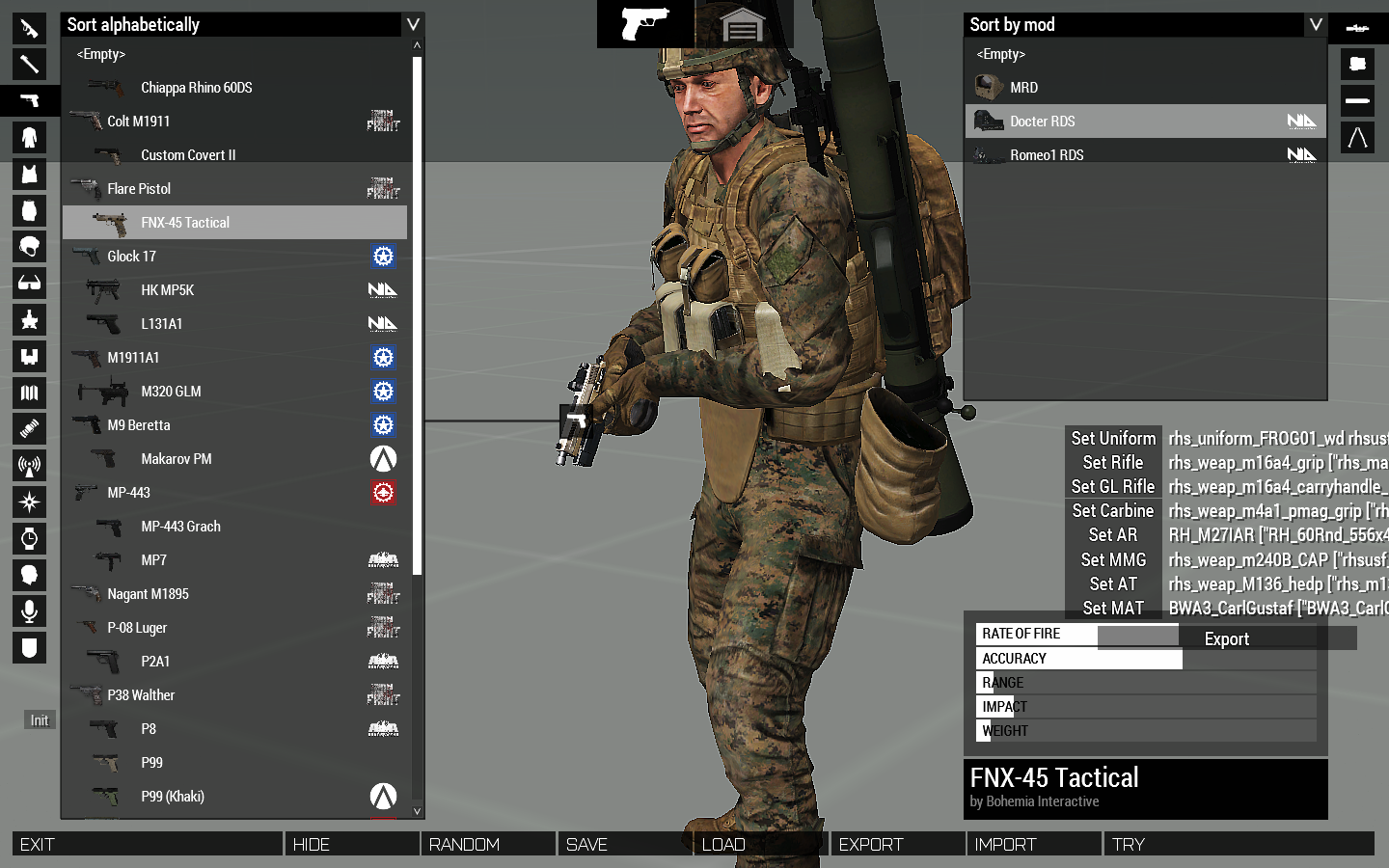Select the Watch category icon

click(x=29, y=538)
